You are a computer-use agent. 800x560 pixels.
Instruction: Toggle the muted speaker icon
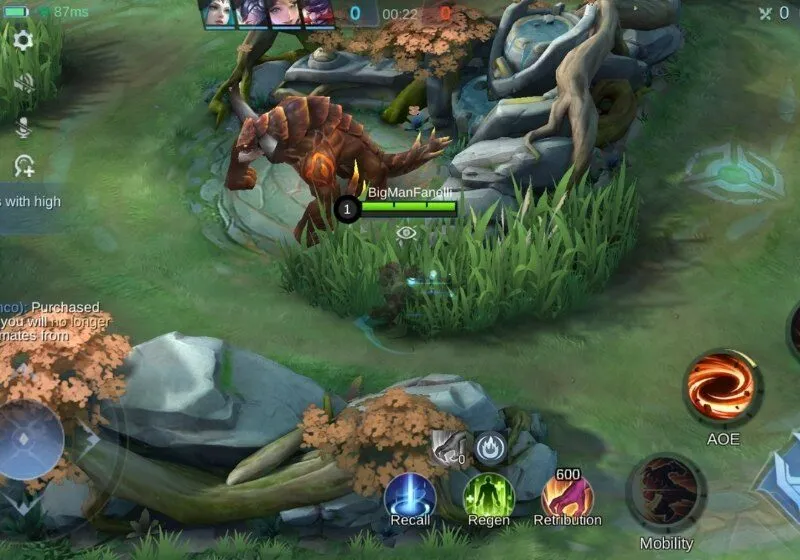22,83
